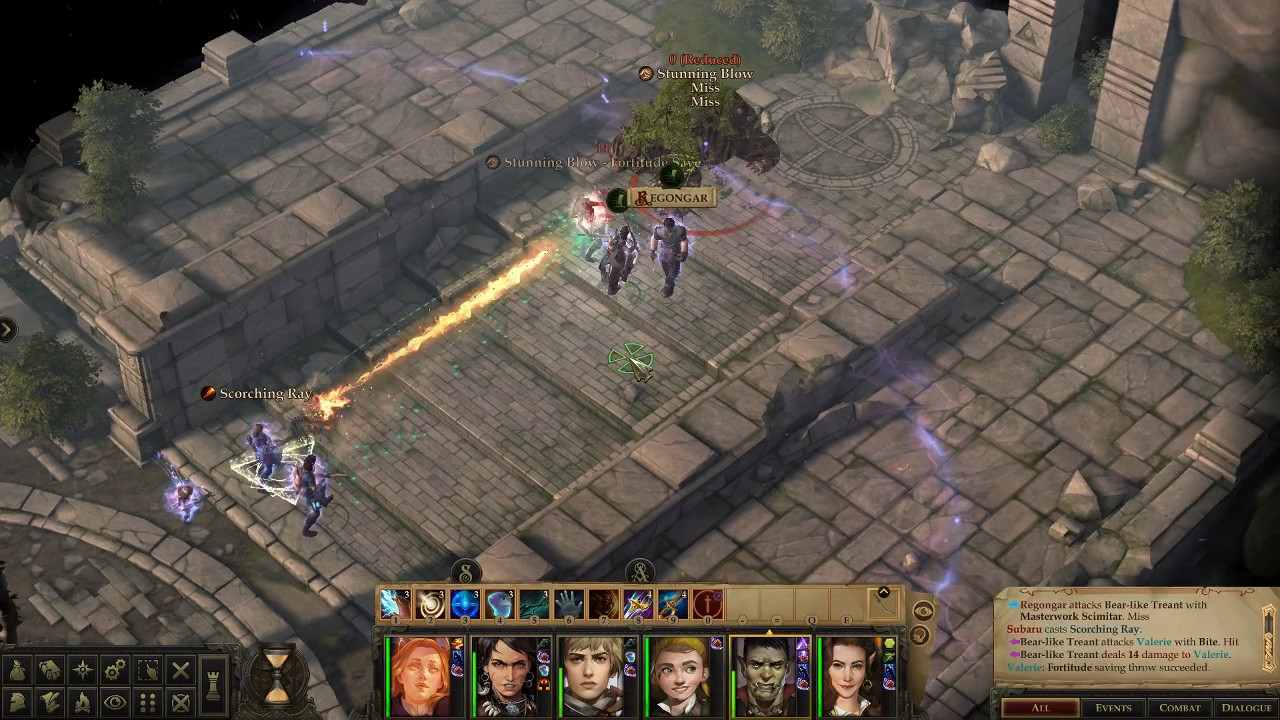Show only Combat messages in the log
1280x720 pixels.
click(1179, 708)
